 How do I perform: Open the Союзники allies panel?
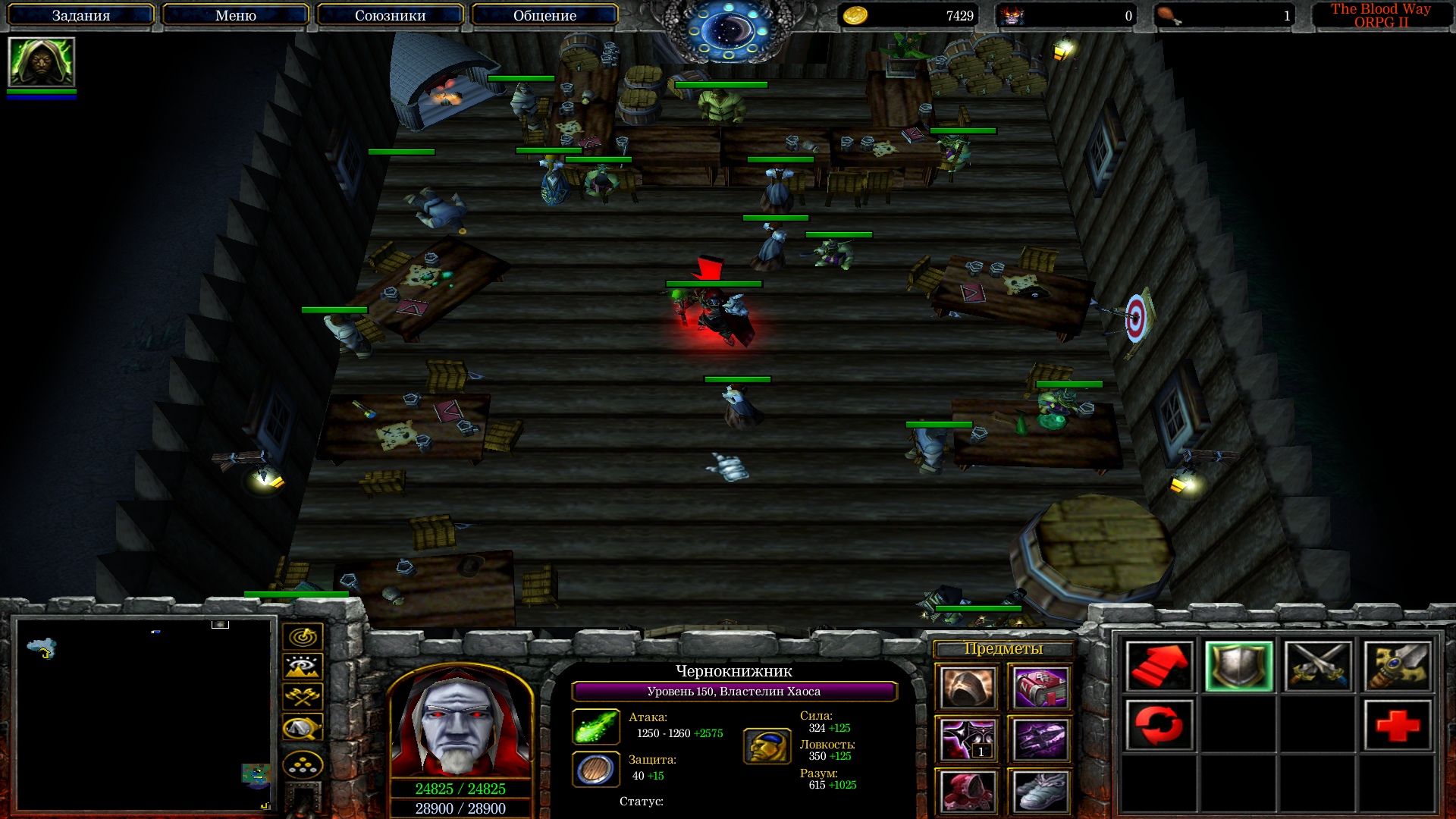pos(390,15)
